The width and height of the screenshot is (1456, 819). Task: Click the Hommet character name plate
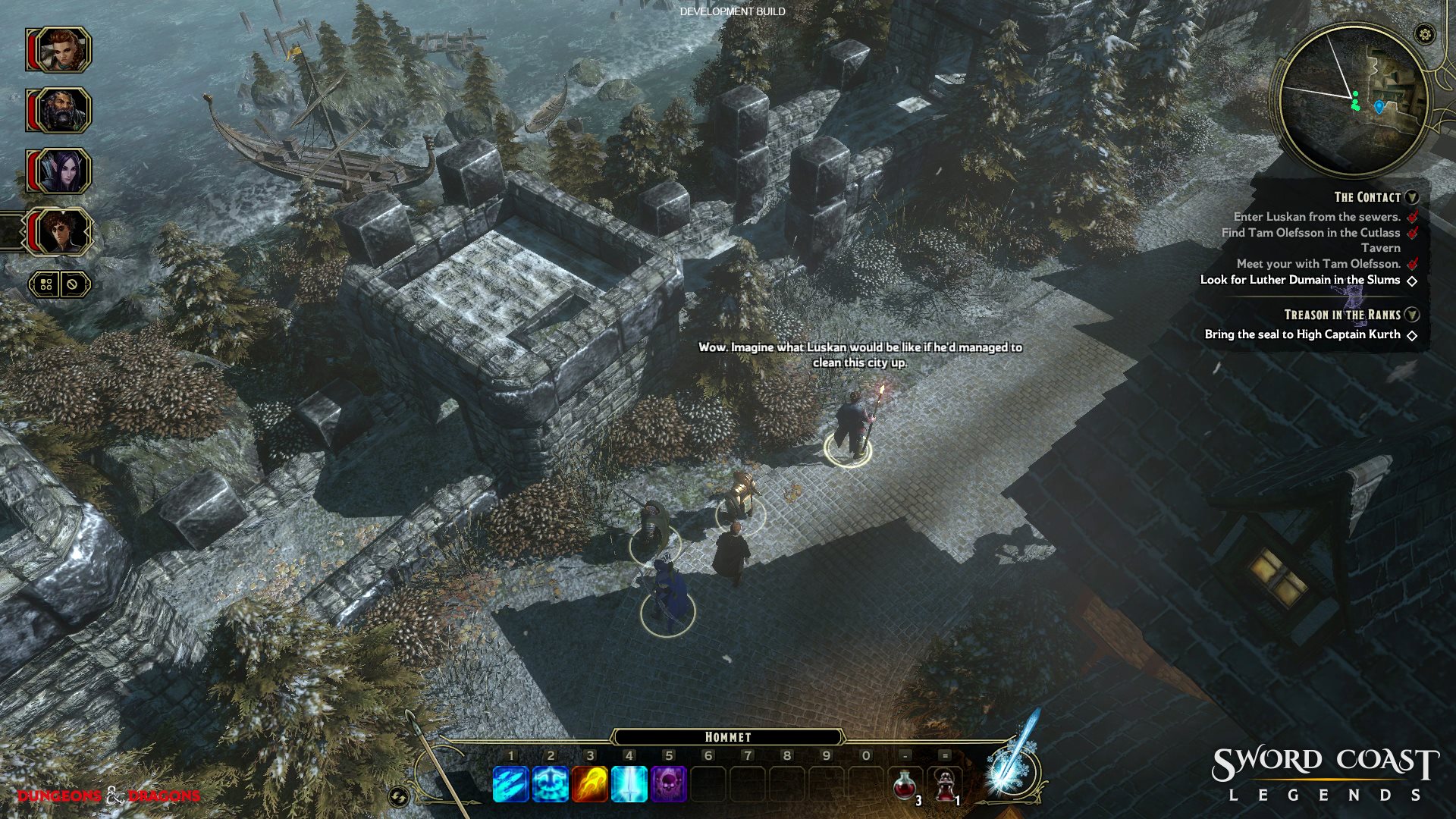728,737
